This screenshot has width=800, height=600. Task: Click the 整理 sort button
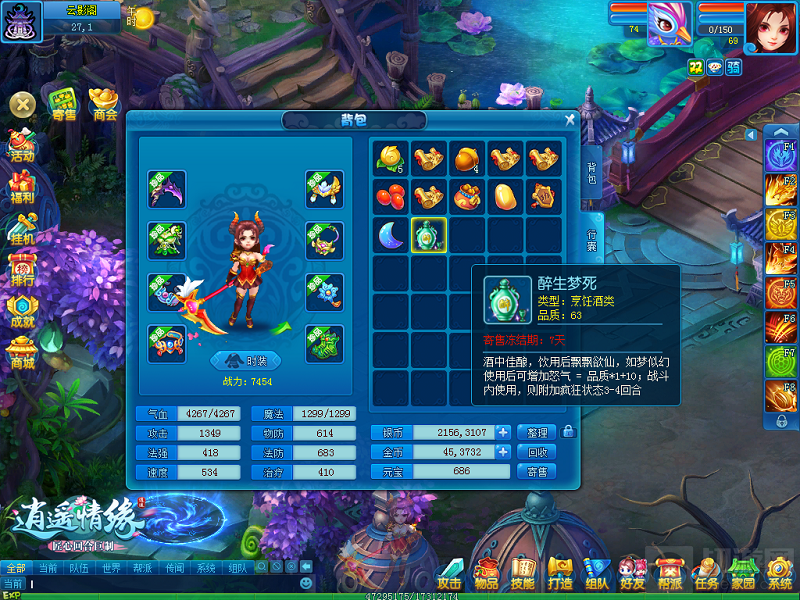tap(536, 432)
